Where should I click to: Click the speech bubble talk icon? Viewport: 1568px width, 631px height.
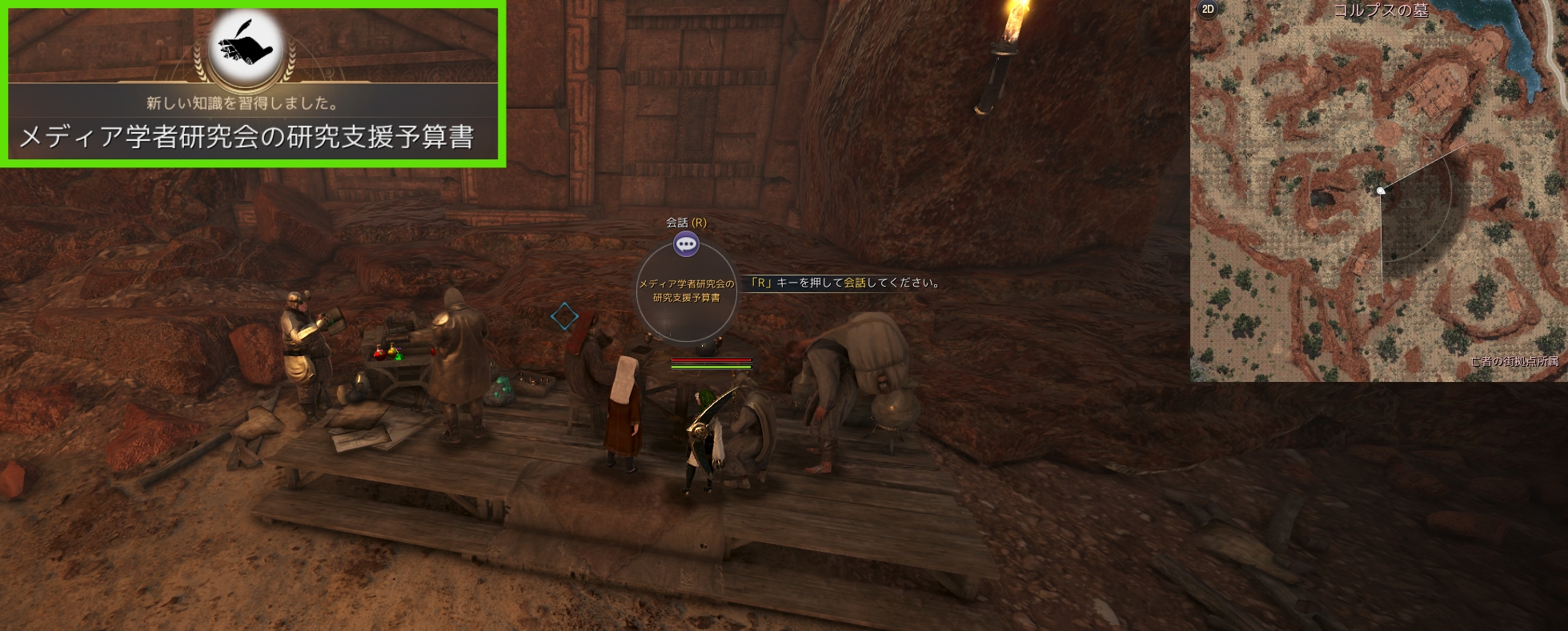point(686,244)
